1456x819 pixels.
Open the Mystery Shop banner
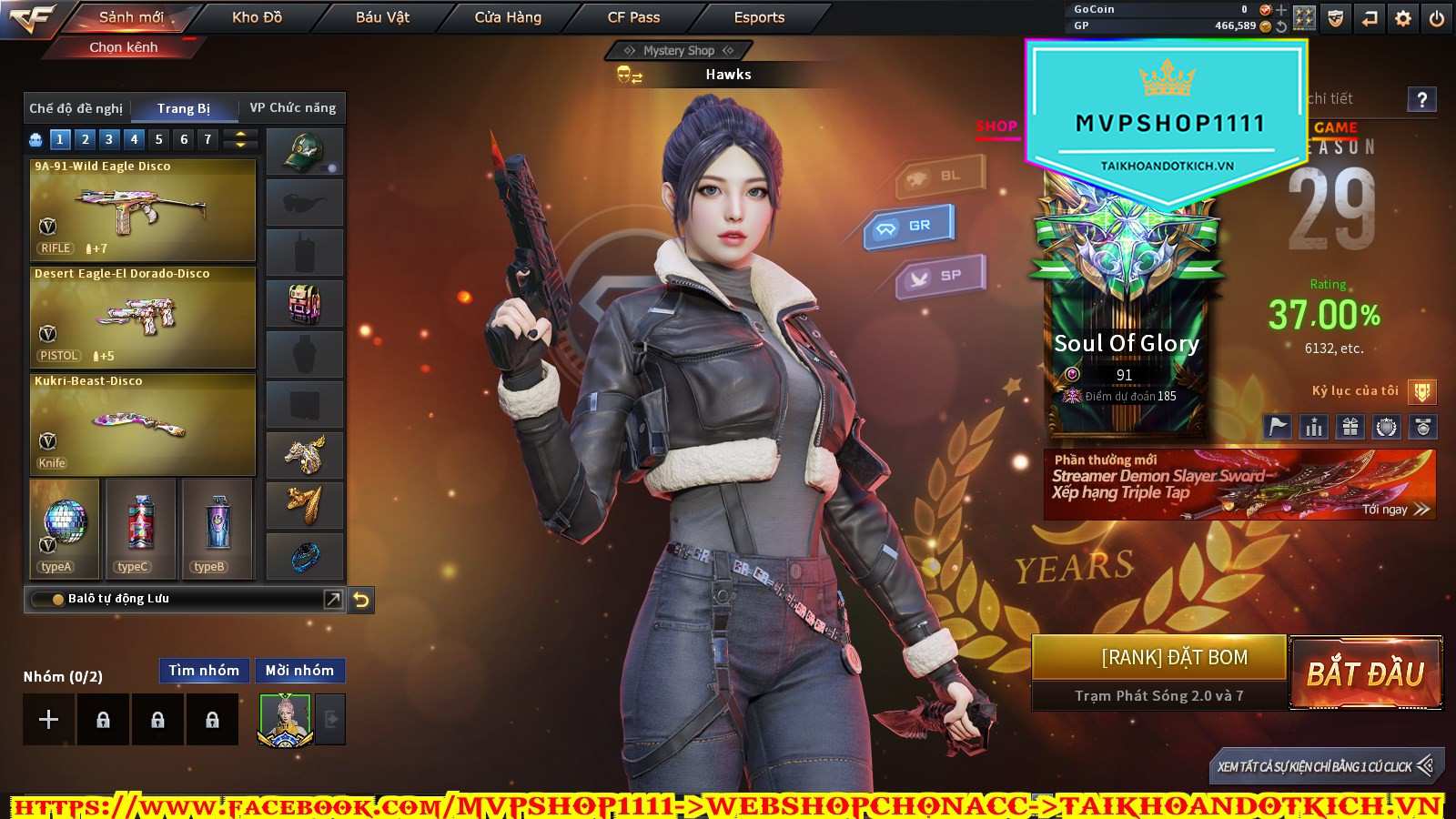pyautogui.click(x=678, y=51)
